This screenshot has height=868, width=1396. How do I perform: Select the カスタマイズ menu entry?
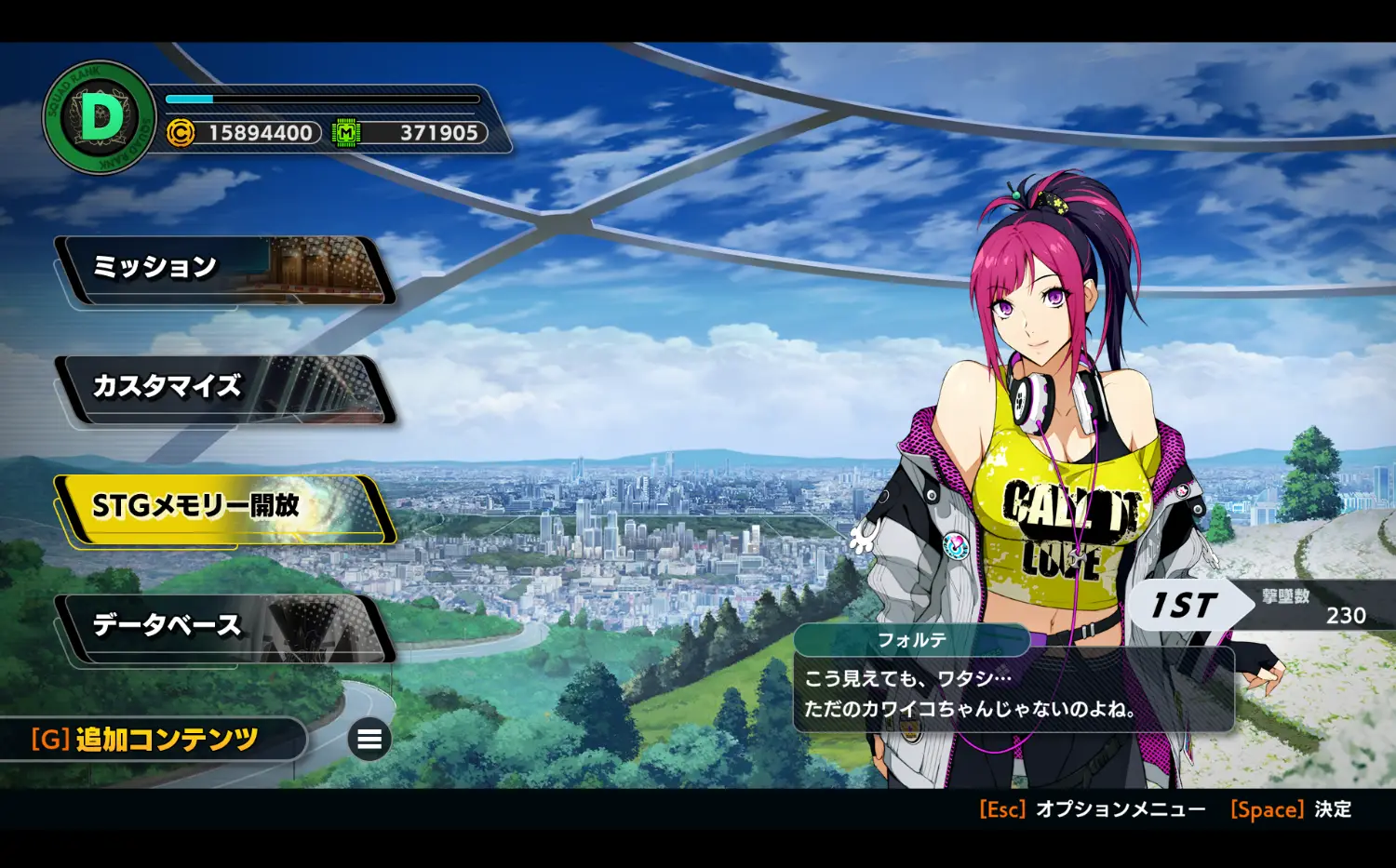pos(223,389)
